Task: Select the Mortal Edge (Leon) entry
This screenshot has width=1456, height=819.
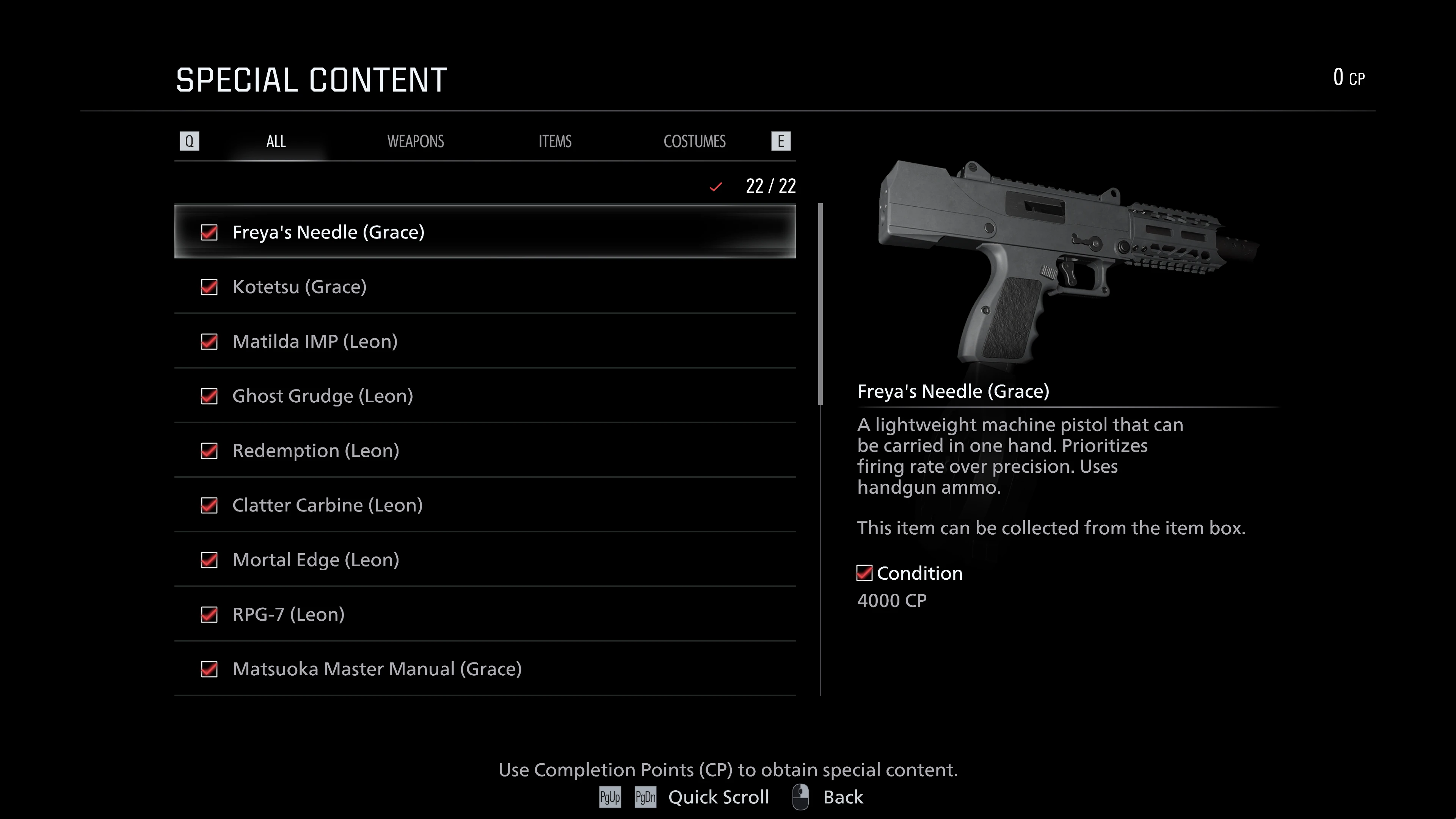Action: coord(485,560)
